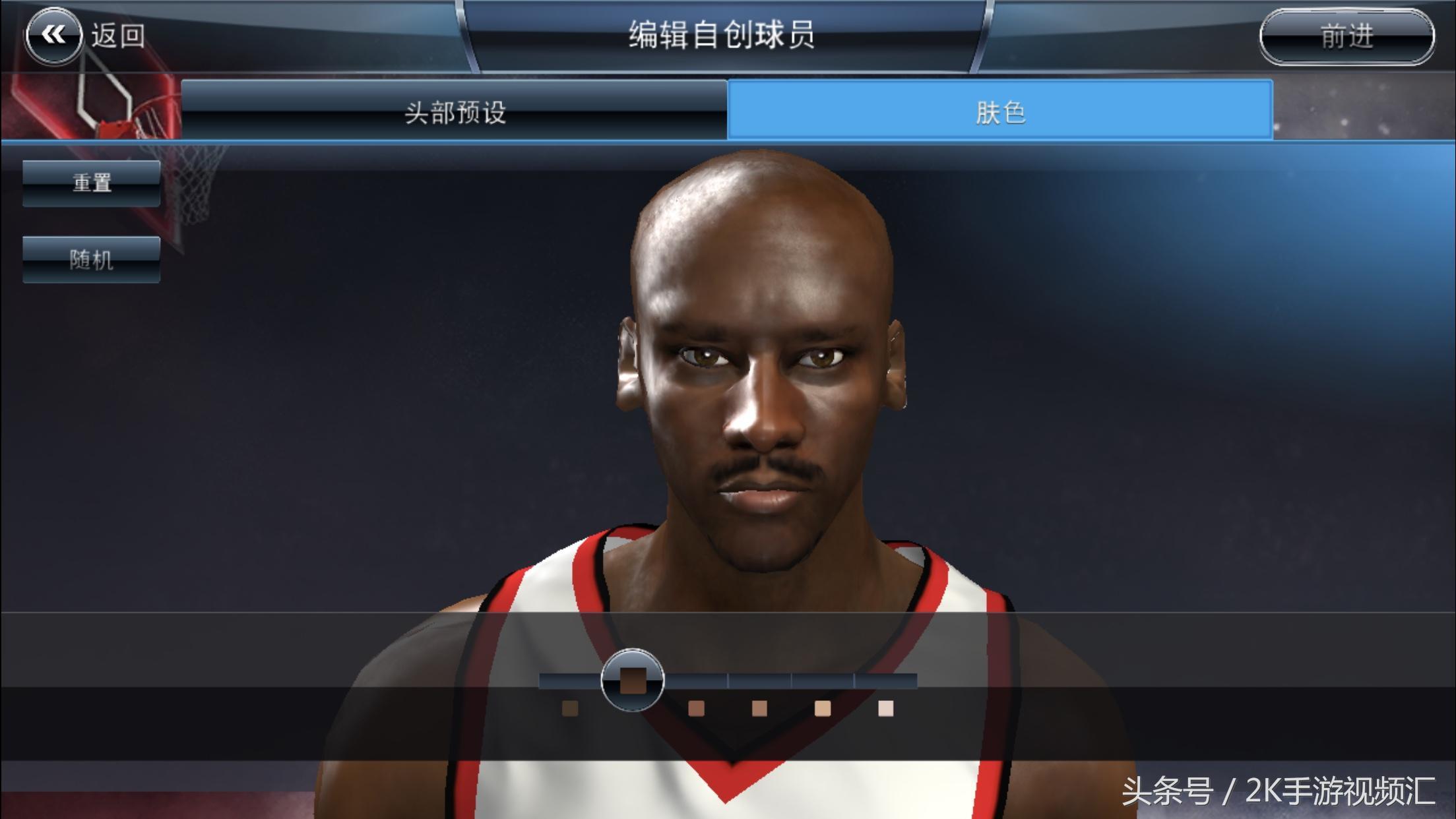Switch to the 头部预设 tab
1456x819 pixels.
455,111
